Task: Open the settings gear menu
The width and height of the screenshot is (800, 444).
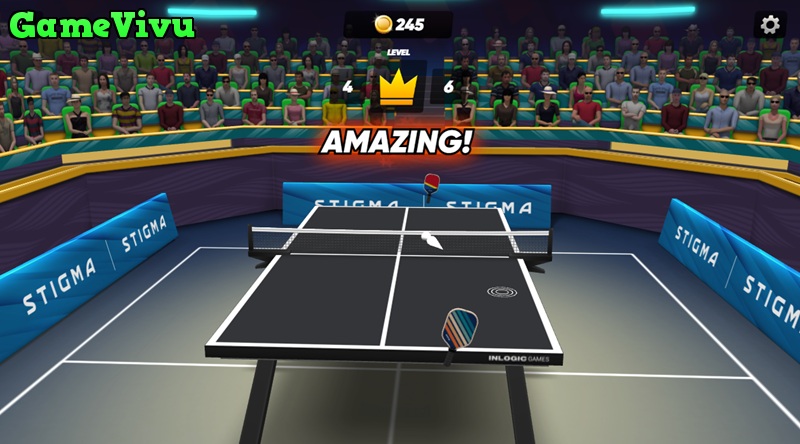Action: tap(769, 25)
